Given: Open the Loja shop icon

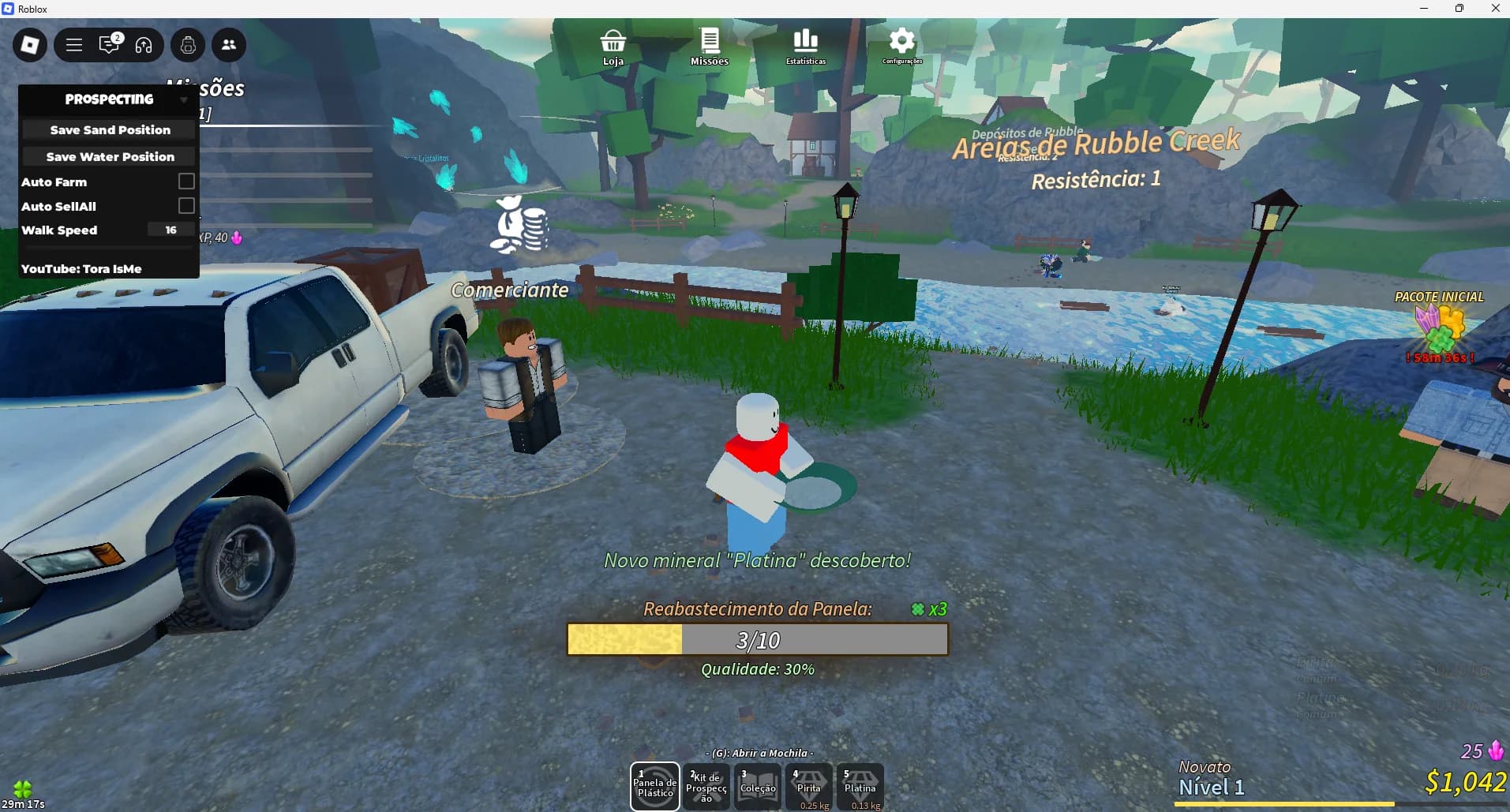Looking at the screenshot, I should click(x=613, y=43).
